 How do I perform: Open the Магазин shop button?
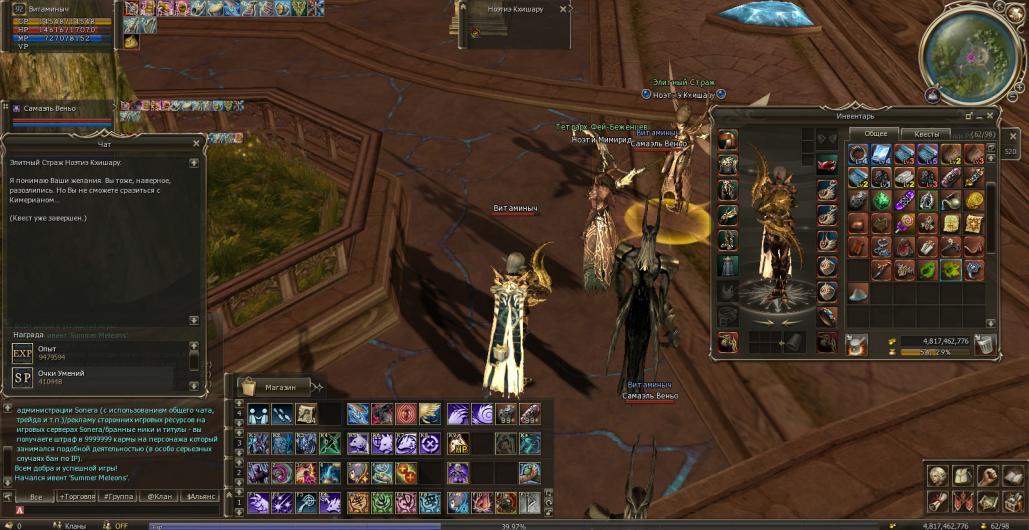[x=279, y=386]
